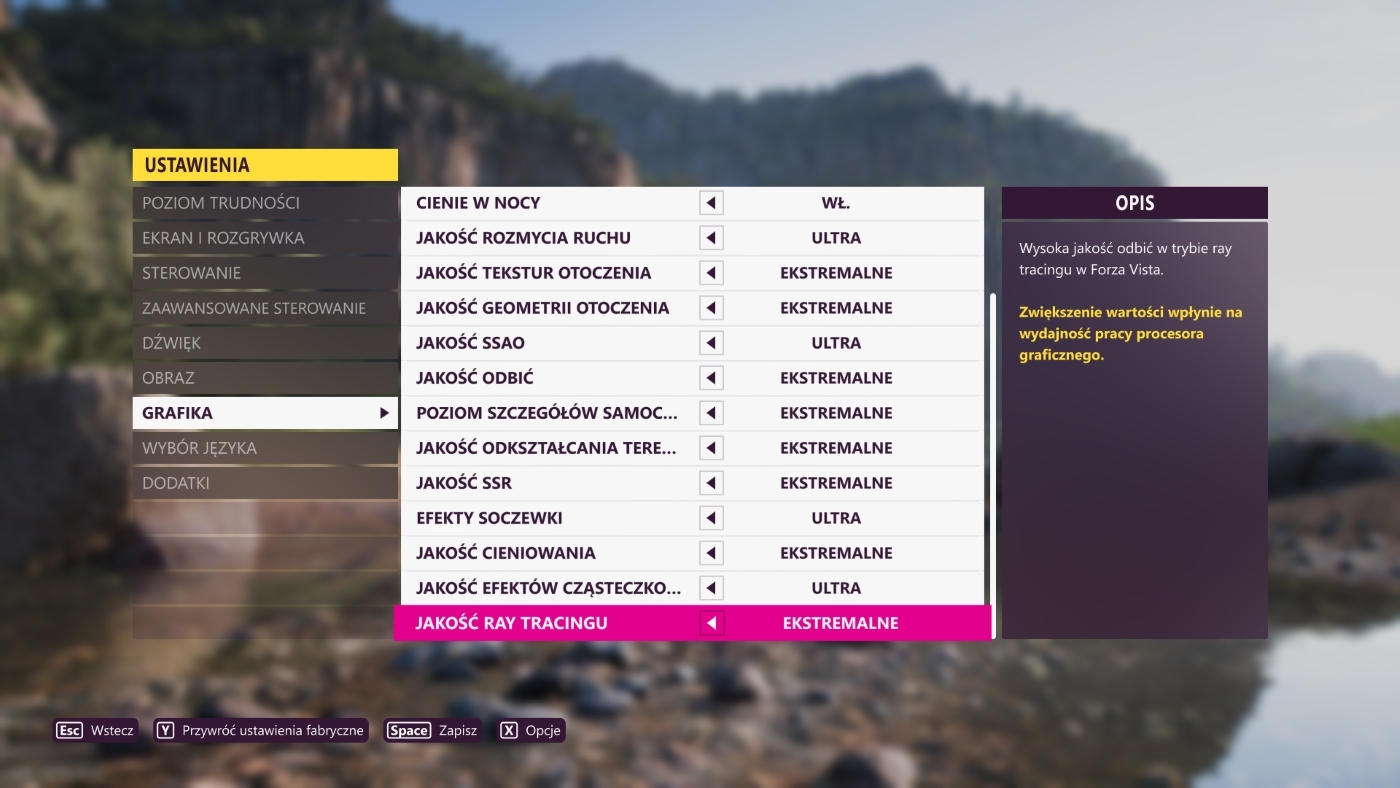Lower Jakość Ray Tracingu with the left arrow

click(x=711, y=623)
